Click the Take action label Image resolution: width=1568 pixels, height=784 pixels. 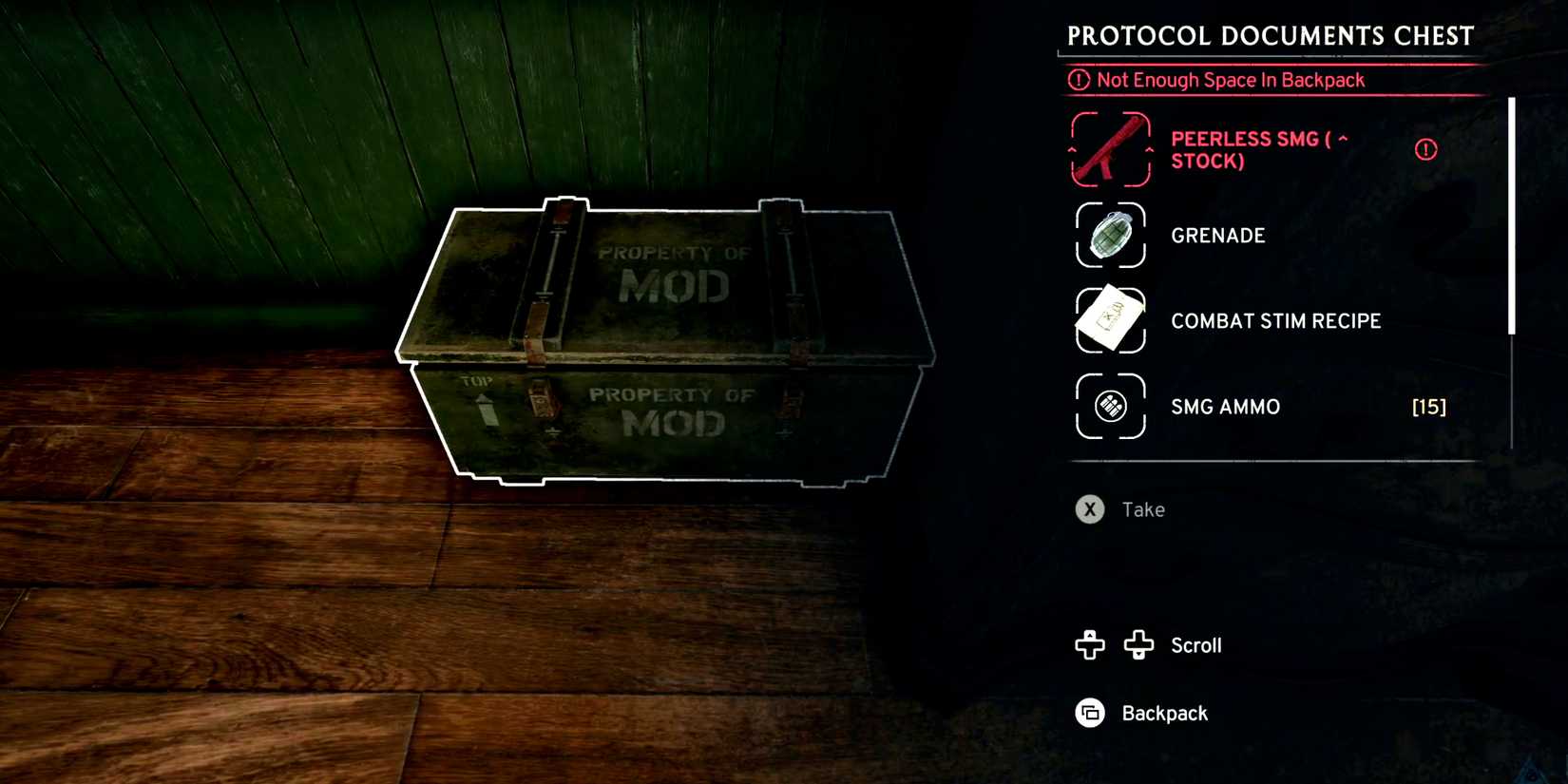tap(1143, 509)
